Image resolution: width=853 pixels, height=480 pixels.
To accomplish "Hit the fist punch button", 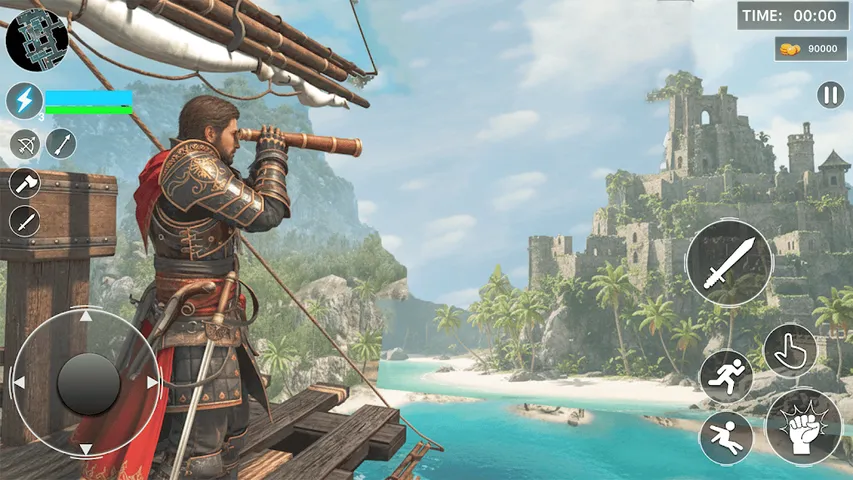I will pyautogui.click(x=804, y=426).
